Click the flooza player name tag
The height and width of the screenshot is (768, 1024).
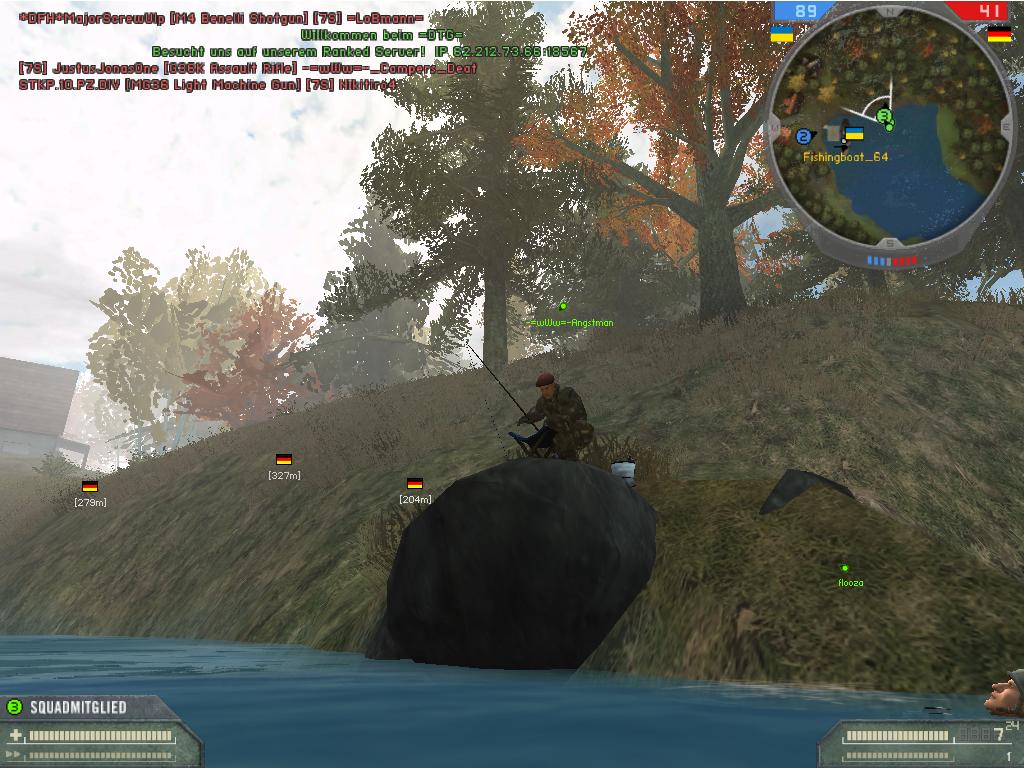pyautogui.click(x=850, y=582)
